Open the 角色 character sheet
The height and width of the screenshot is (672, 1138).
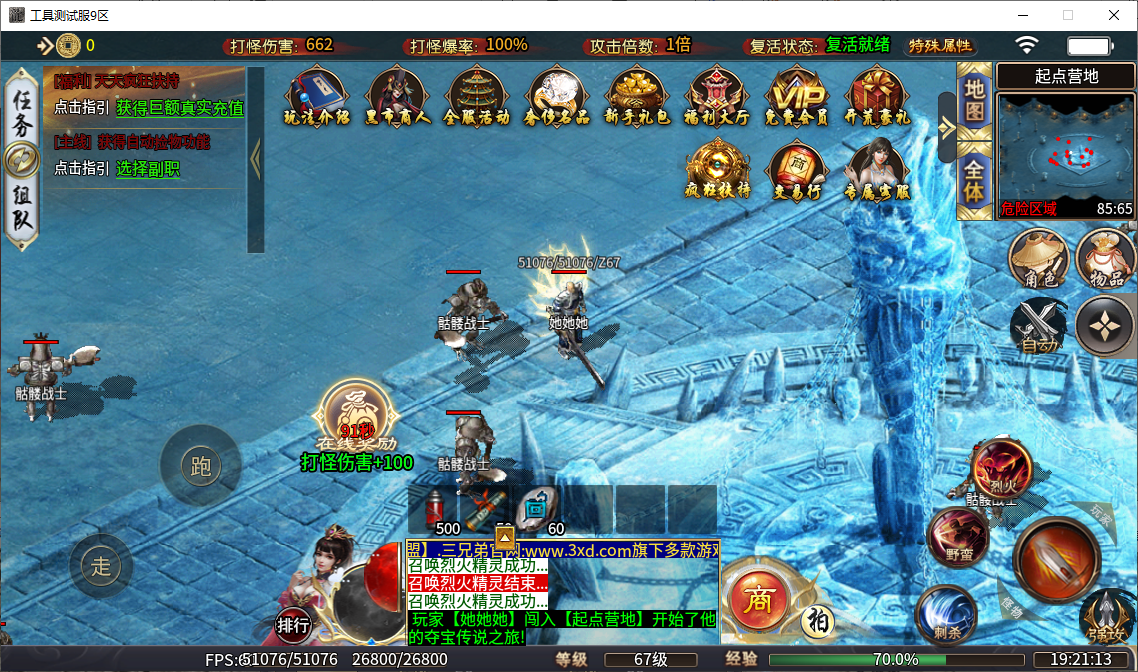[x=1039, y=259]
